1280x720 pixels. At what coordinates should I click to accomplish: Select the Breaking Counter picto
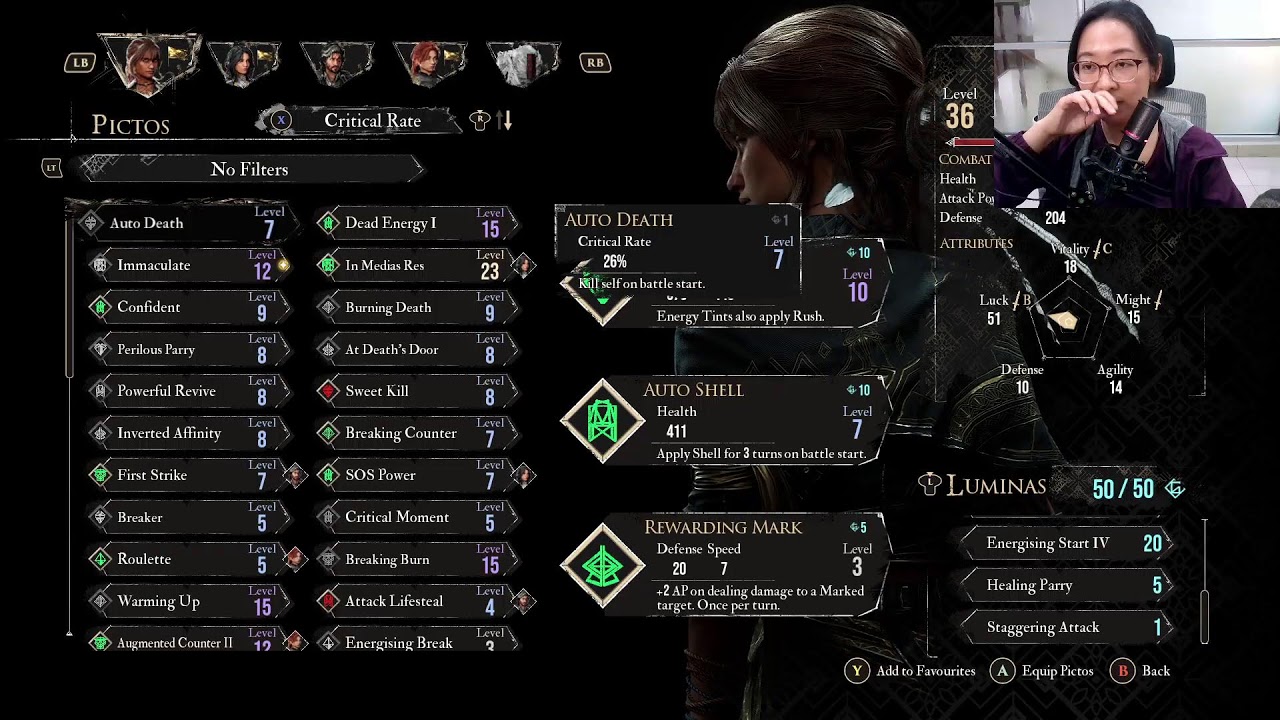click(410, 433)
